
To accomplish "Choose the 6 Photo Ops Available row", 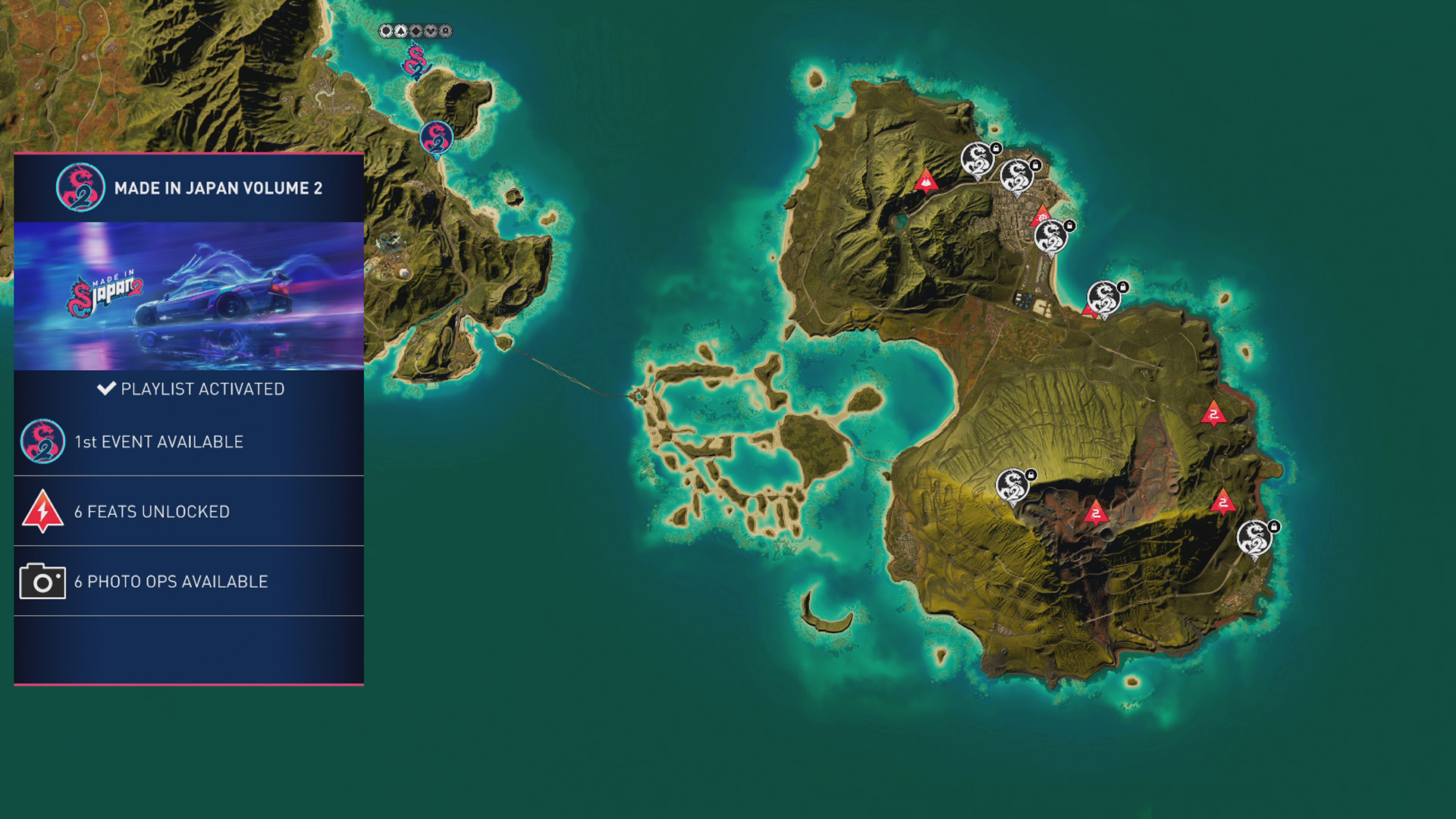I will tap(189, 581).
